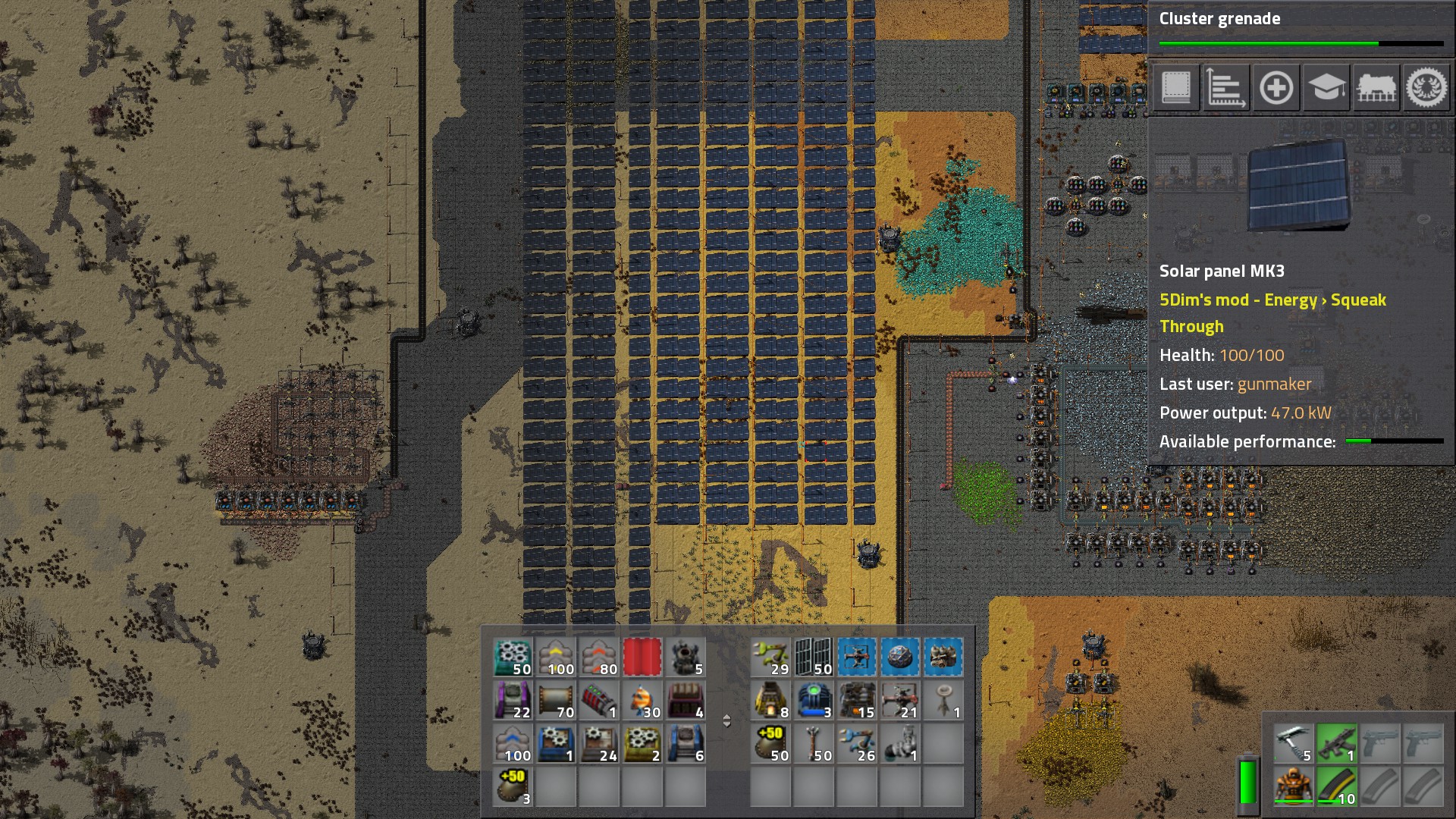This screenshot has width=1456, height=819.
Task: Select the yellow assembling machine slot
Action: pos(642,743)
